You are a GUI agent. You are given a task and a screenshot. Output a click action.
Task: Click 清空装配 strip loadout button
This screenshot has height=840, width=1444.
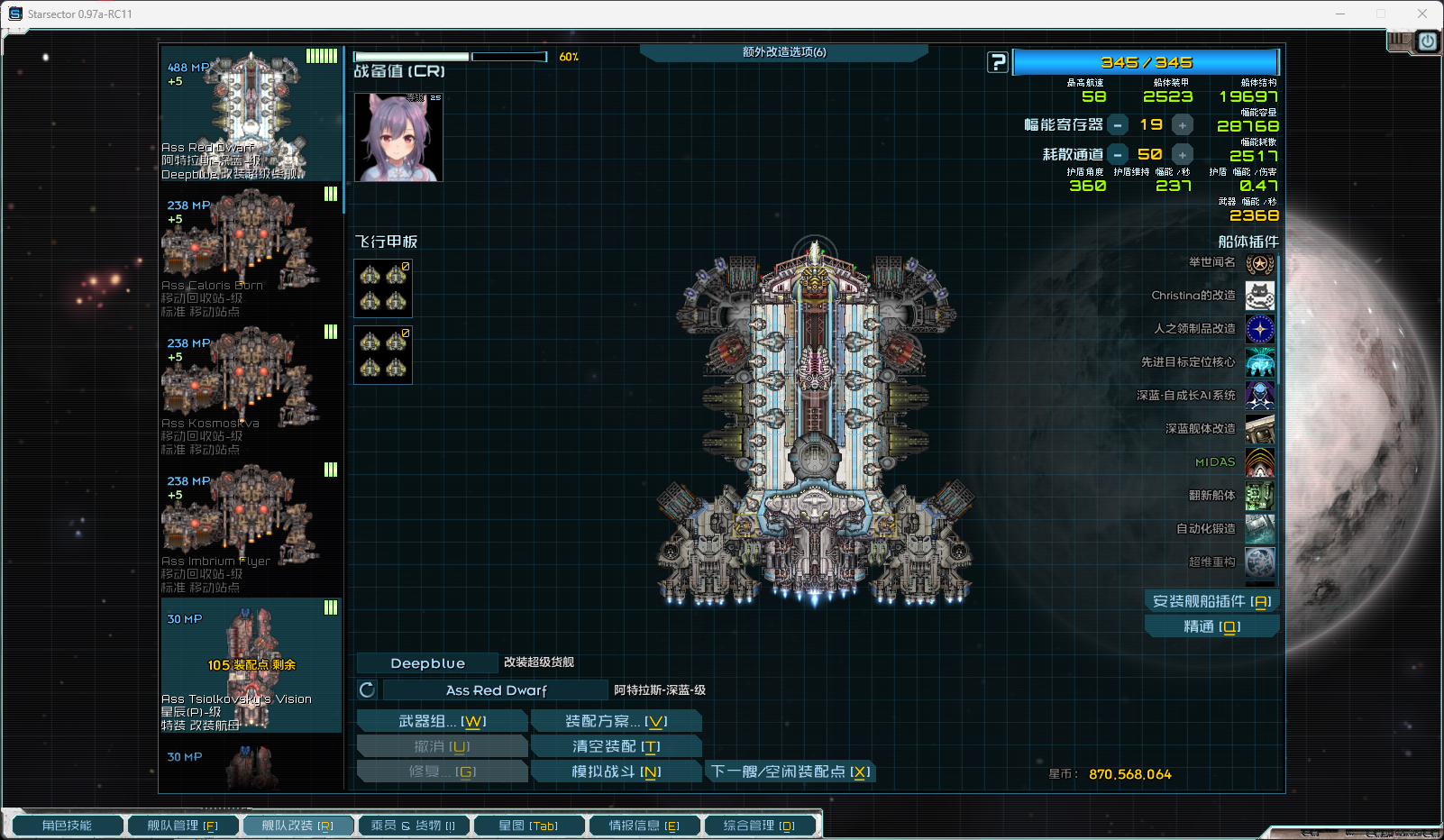(x=616, y=746)
